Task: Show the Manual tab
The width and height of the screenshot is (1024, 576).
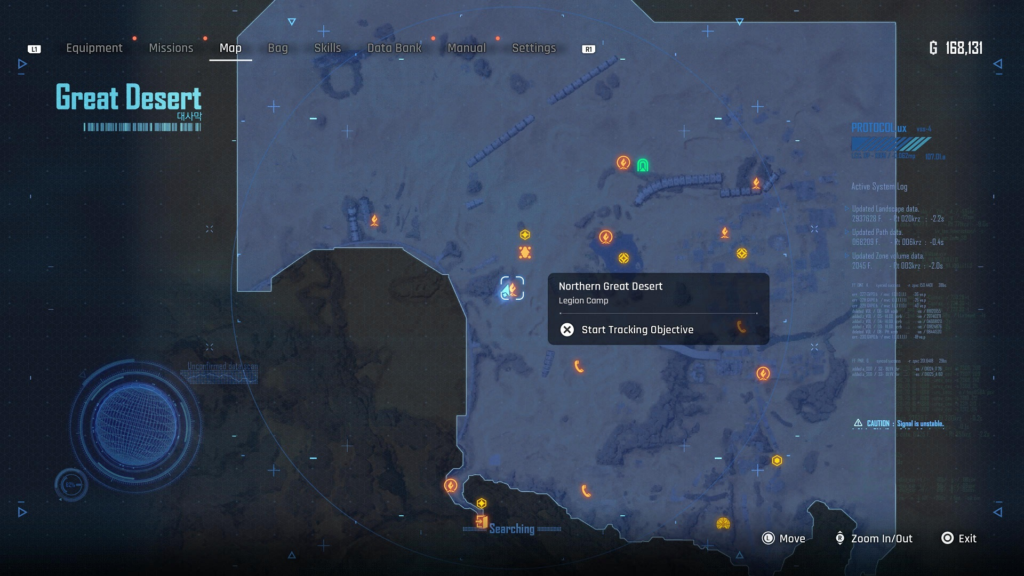Action: tap(467, 48)
